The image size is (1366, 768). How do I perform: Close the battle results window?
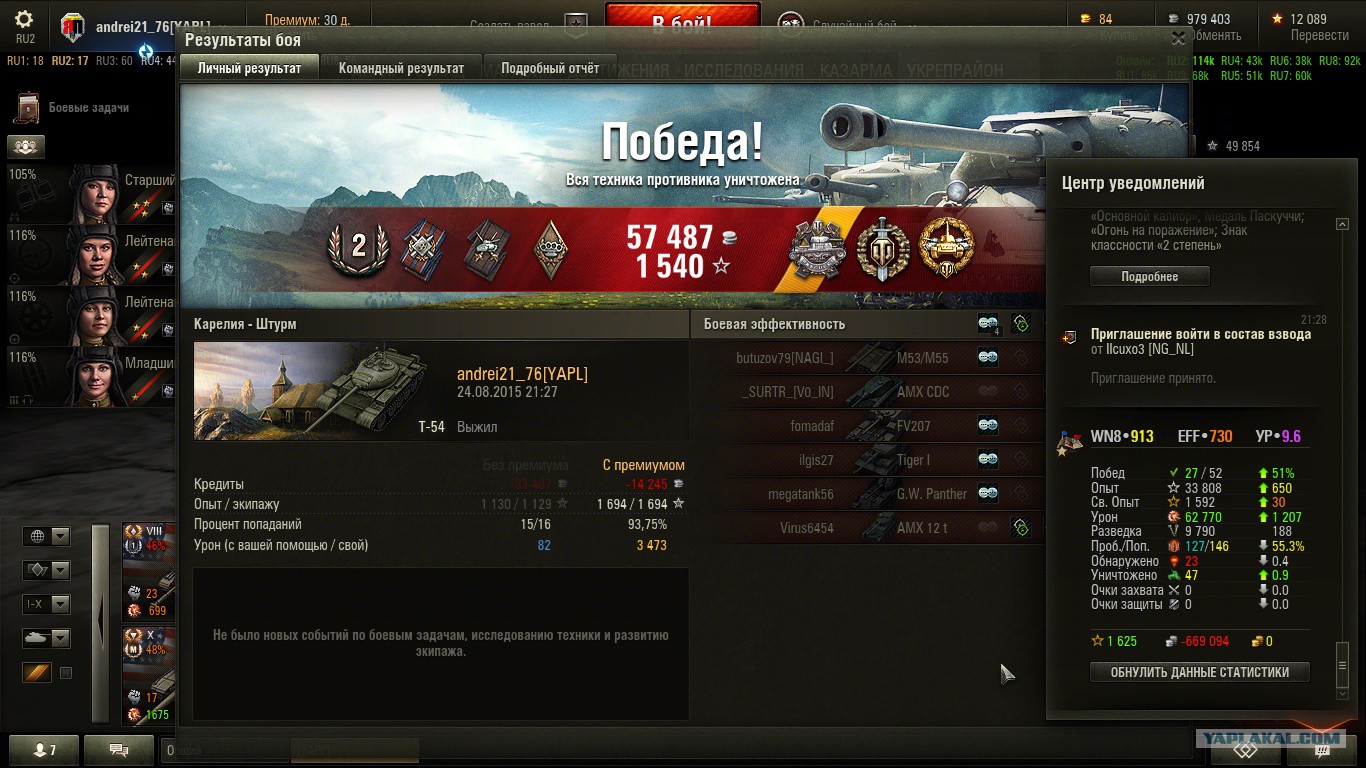coord(1179,38)
